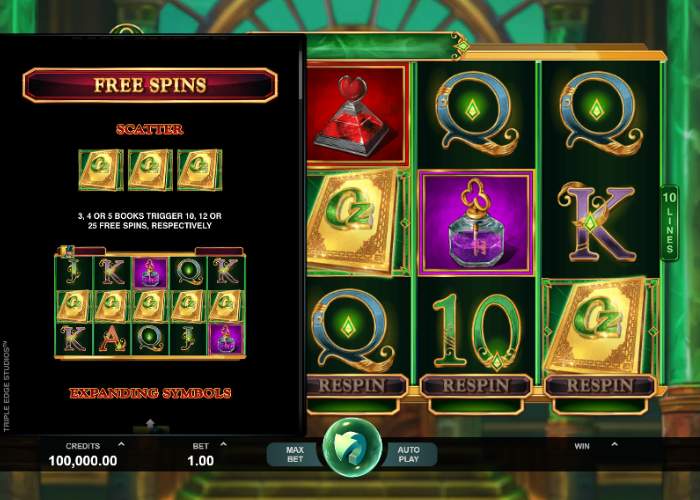Respin the third reel

(x=357, y=385)
